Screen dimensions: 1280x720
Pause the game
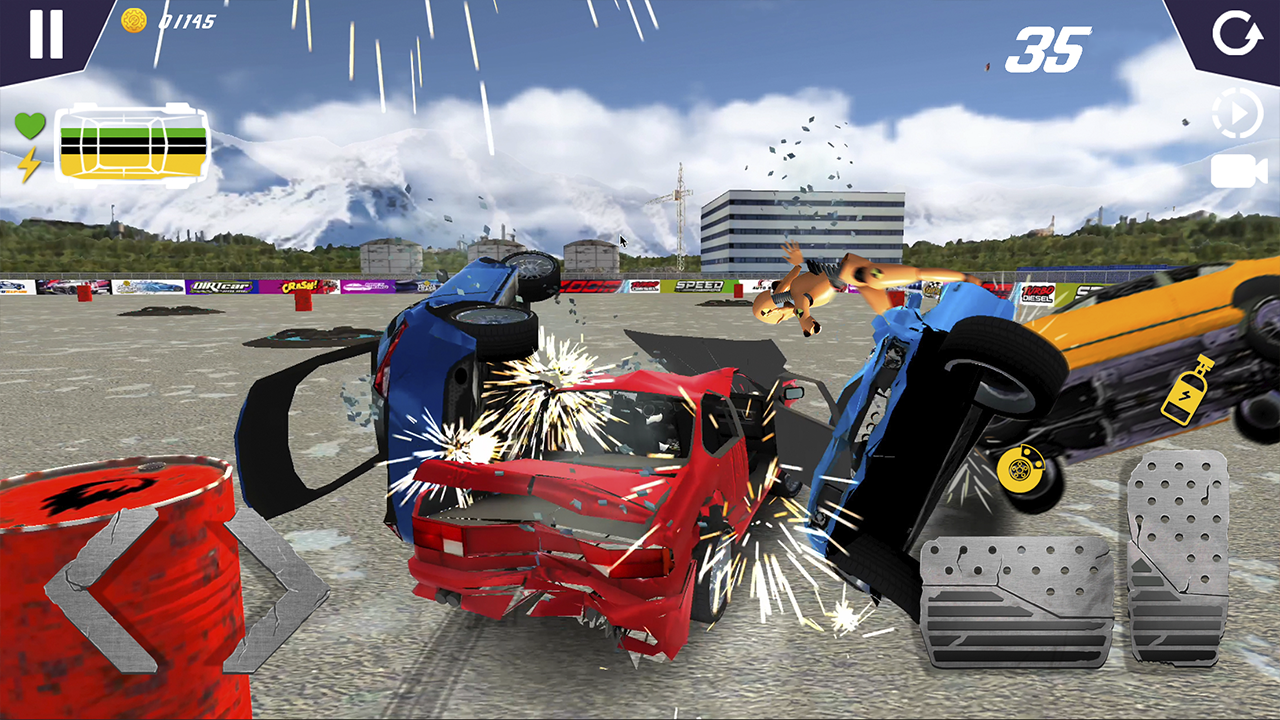[x=45, y=36]
